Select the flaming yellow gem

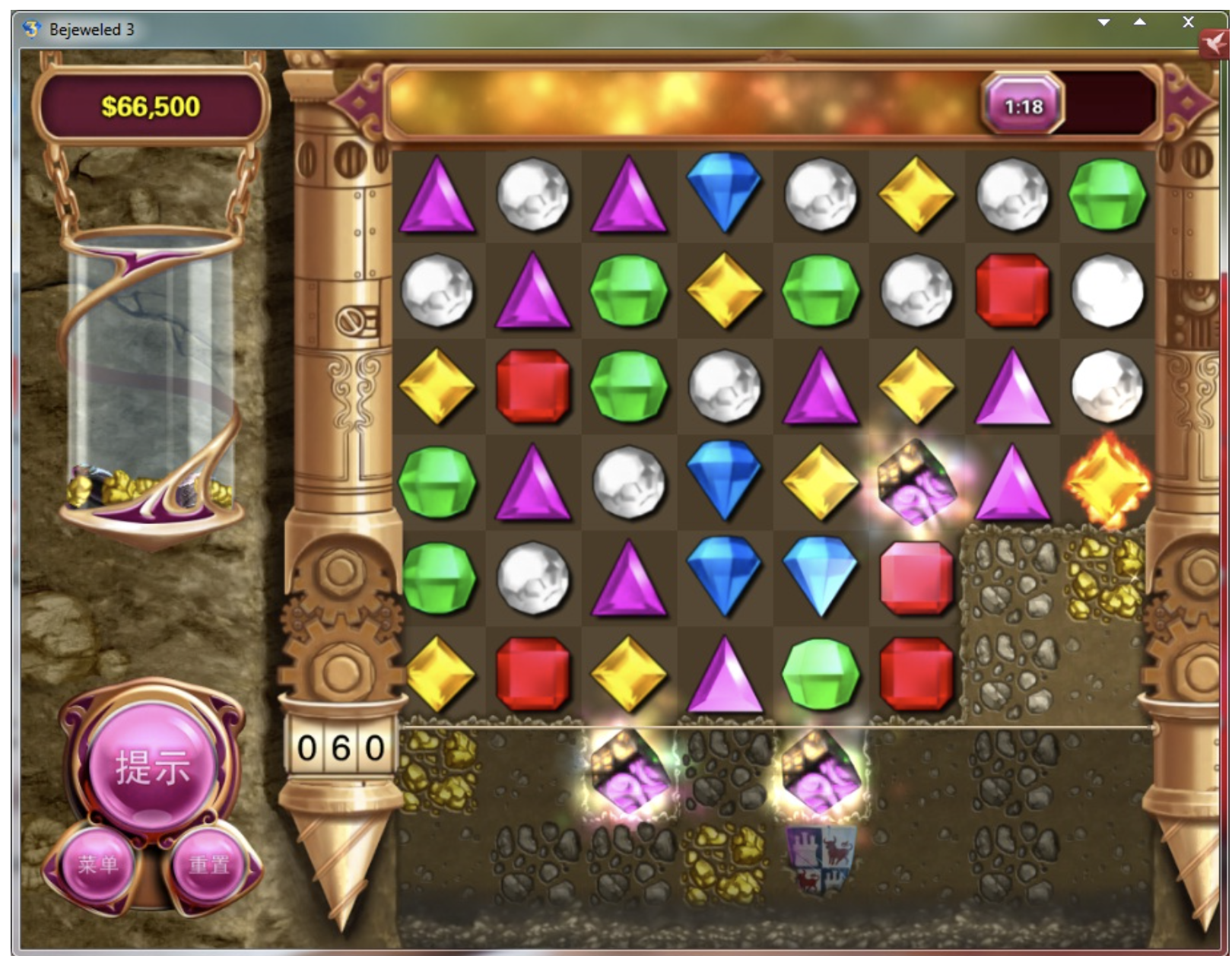click(x=1107, y=481)
